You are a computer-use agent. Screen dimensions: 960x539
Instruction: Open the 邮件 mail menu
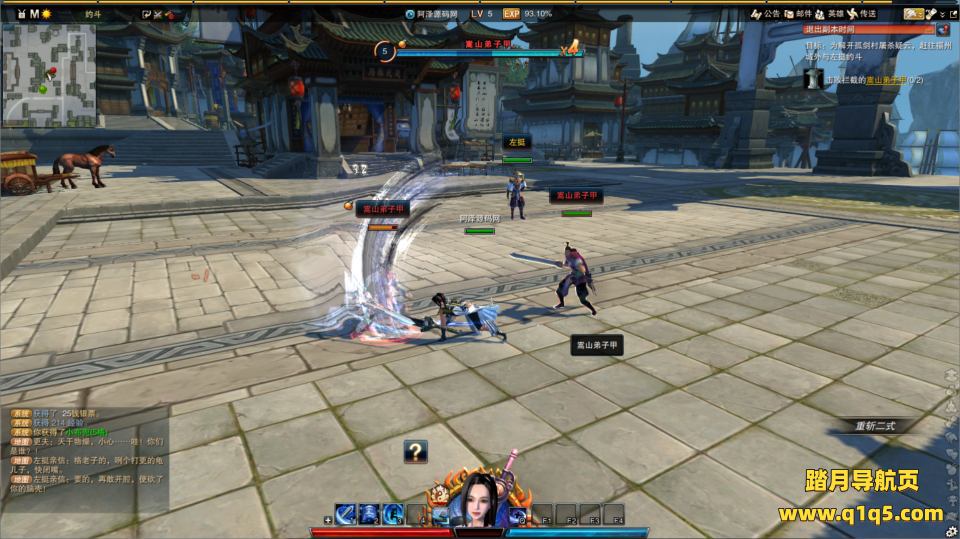pos(797,14)
